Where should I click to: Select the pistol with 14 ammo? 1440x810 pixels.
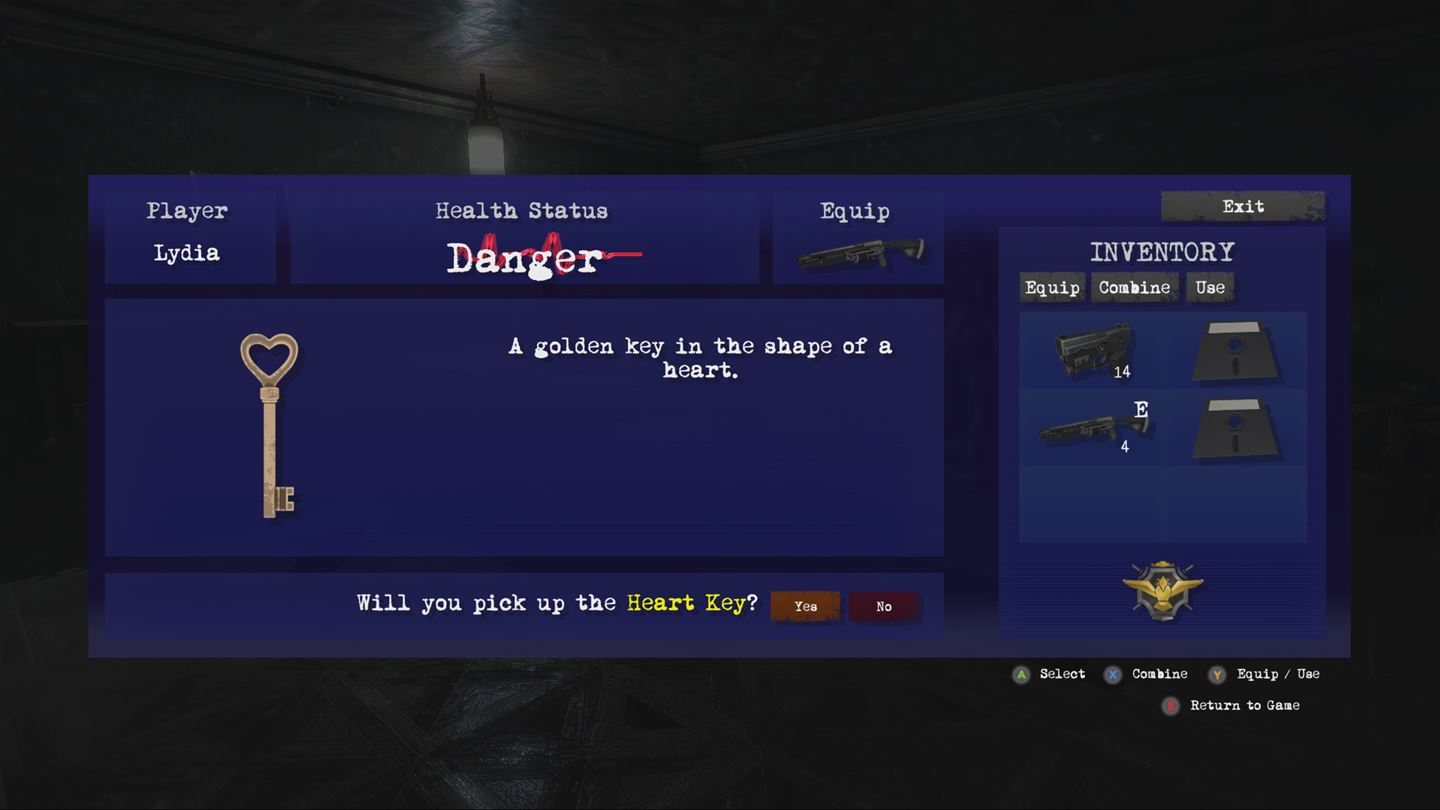point(1090,350)
